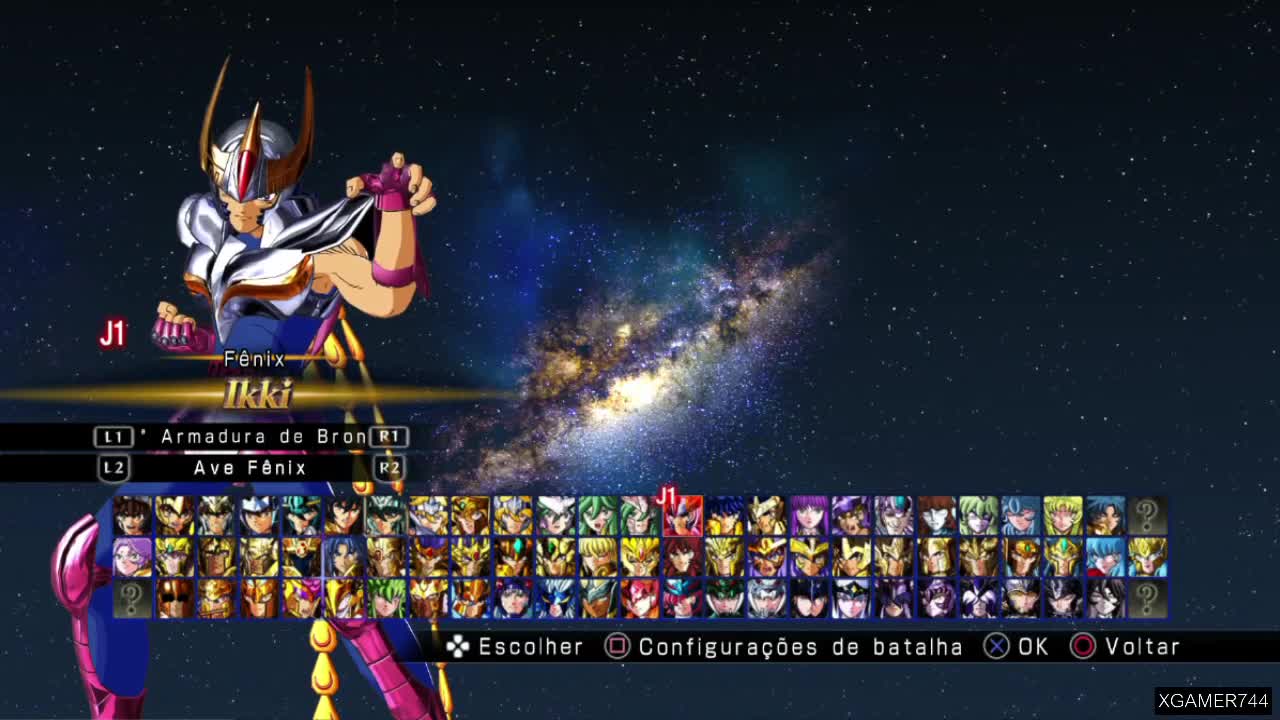Choose the blonde portrait with green background
Screen dimensions: 1280x720
tap(1062, 516)
